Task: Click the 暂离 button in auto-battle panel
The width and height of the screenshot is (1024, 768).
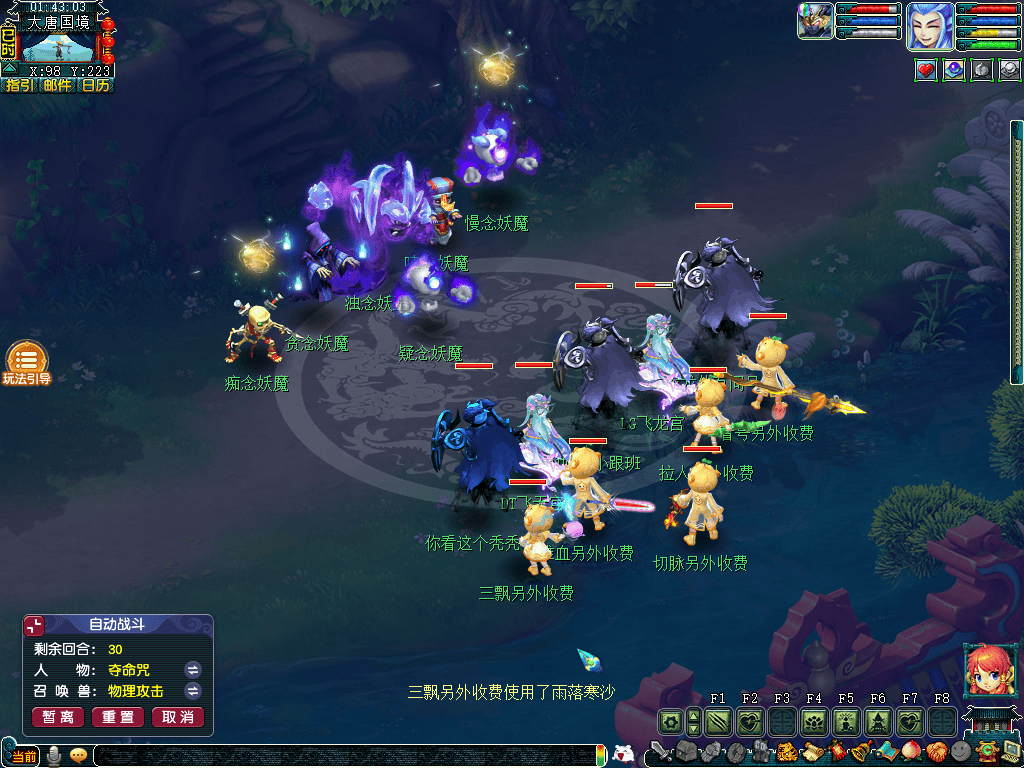Action: tap(58, 717)
